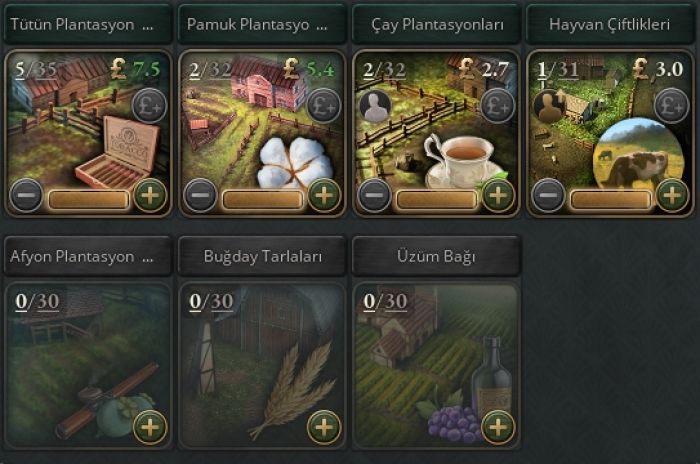Image resolution: width=700 pixels, height=464 pixels.
Task: Decrease Tütün Plantasyon building level
Action: [x=25, y=194]
